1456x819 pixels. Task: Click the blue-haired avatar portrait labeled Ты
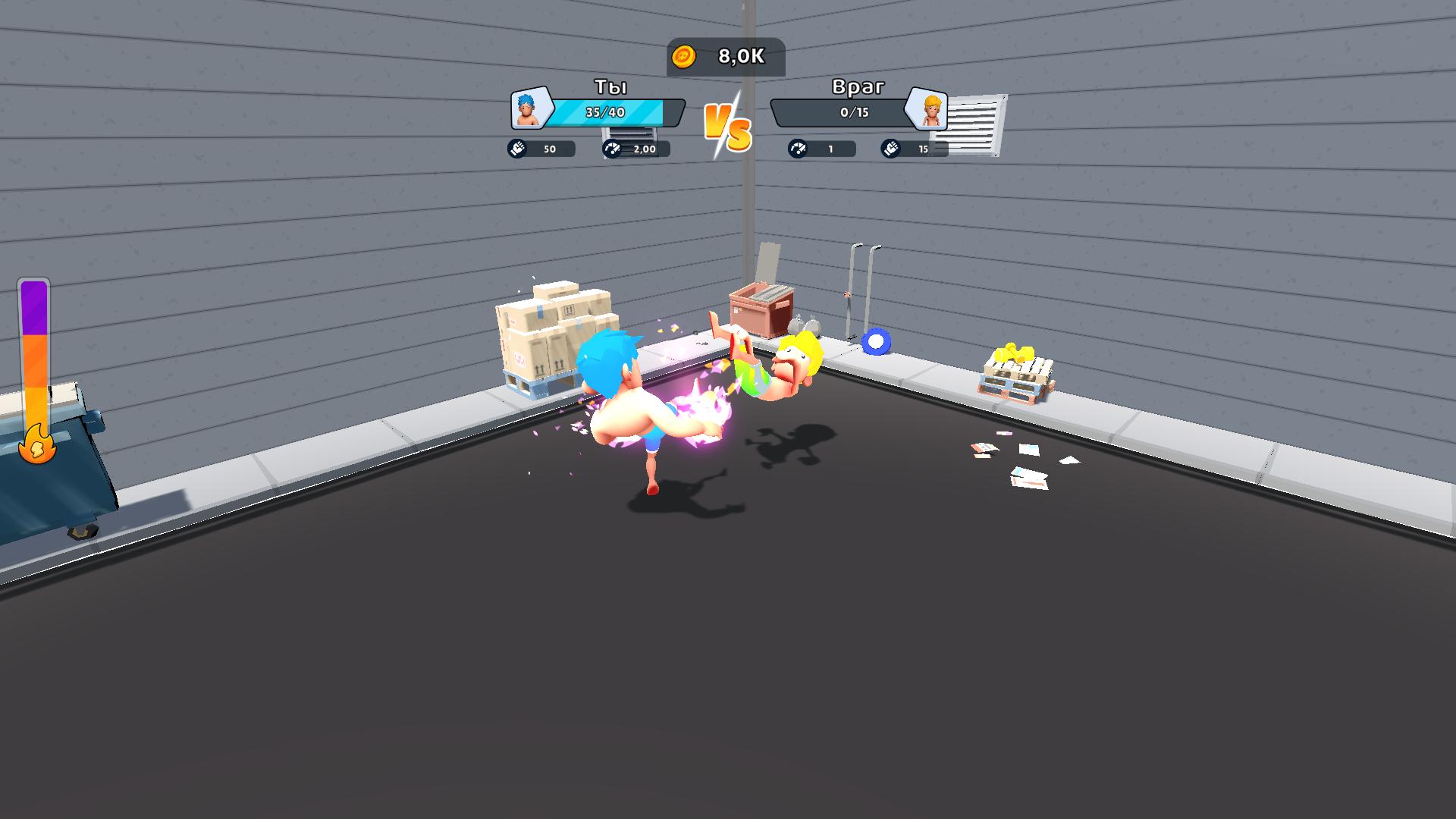[529, 111]
